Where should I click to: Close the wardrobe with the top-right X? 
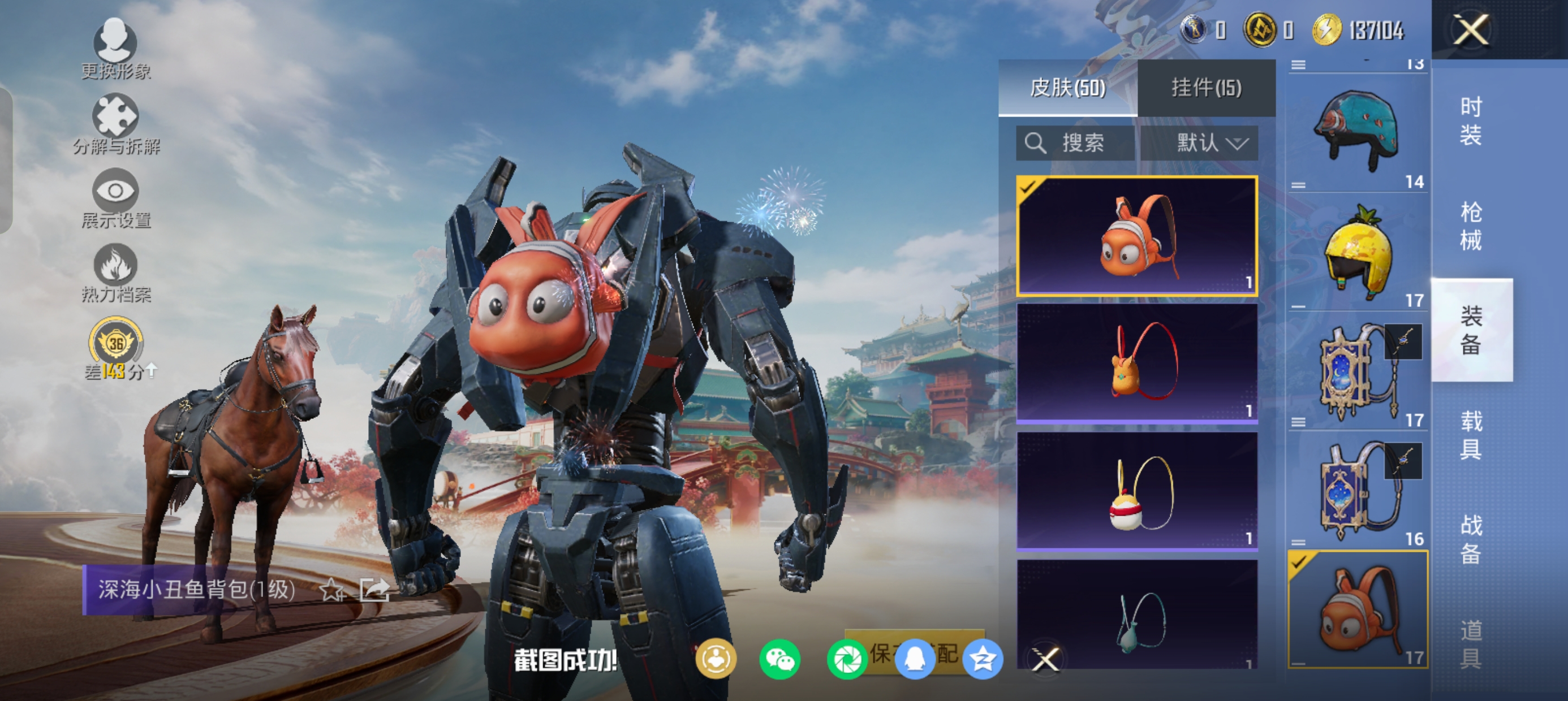tap(1471, 29)
